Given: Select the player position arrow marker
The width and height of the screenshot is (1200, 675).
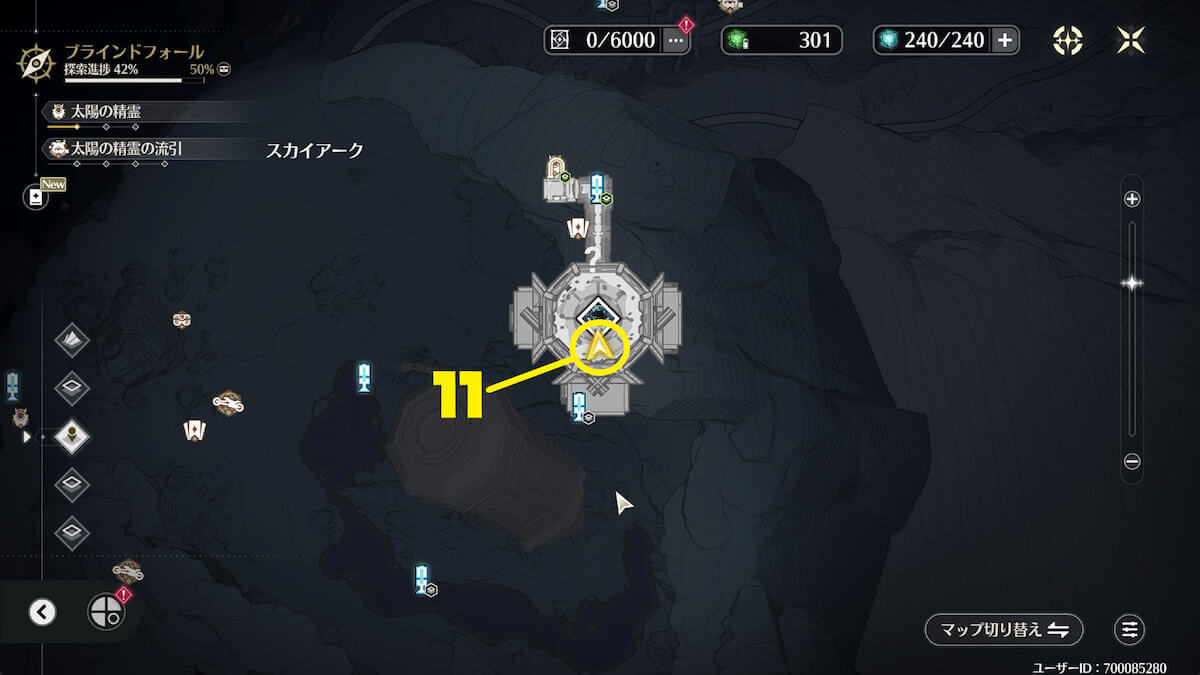Looking at the screenshot, I should coord(598,347).
